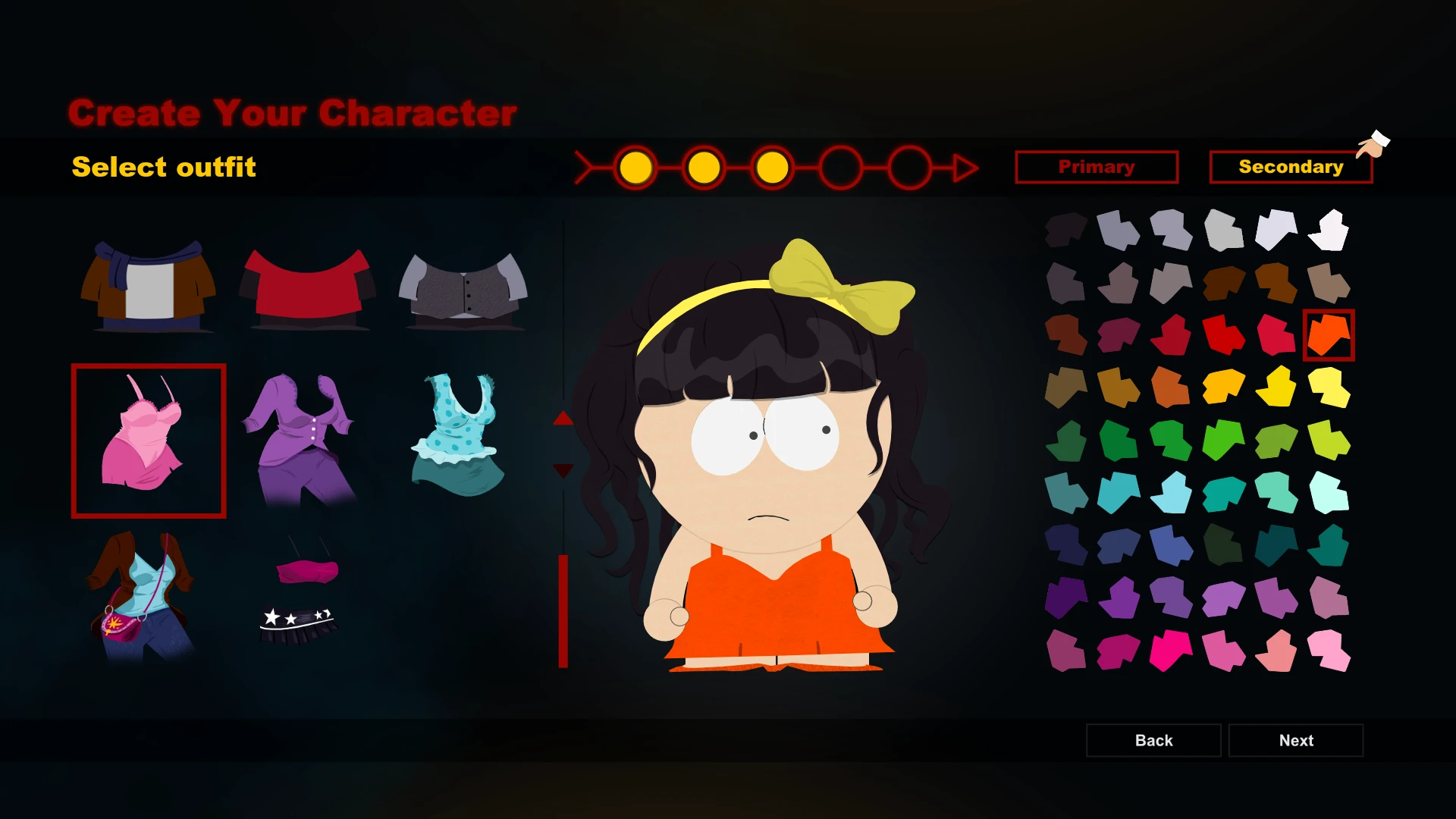Click the red down arrow scroll control
Viewport: 1456px width, 819px height.
tap(563, 470)
